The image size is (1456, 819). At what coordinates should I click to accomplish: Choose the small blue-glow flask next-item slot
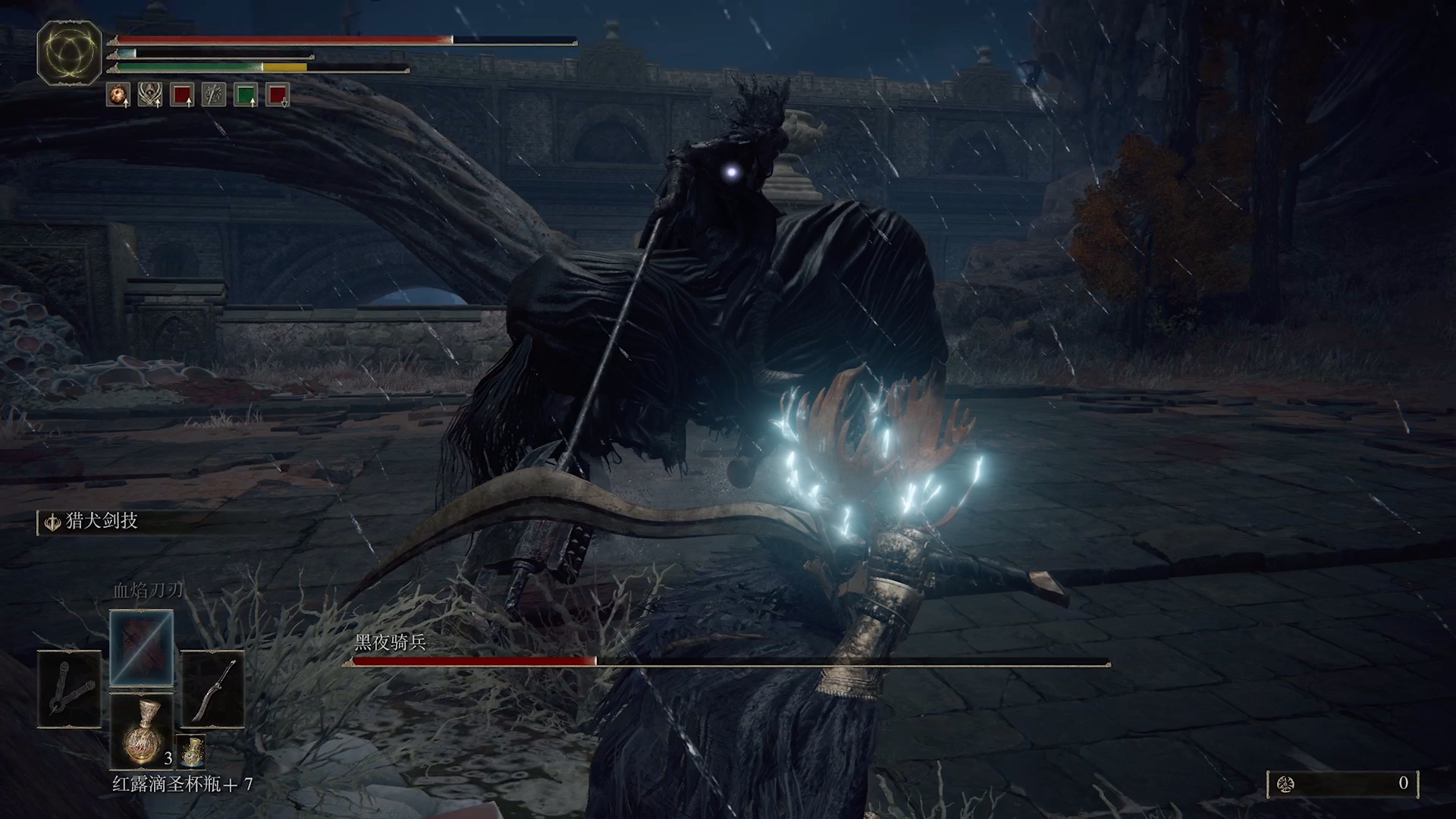tap(191, 751)
